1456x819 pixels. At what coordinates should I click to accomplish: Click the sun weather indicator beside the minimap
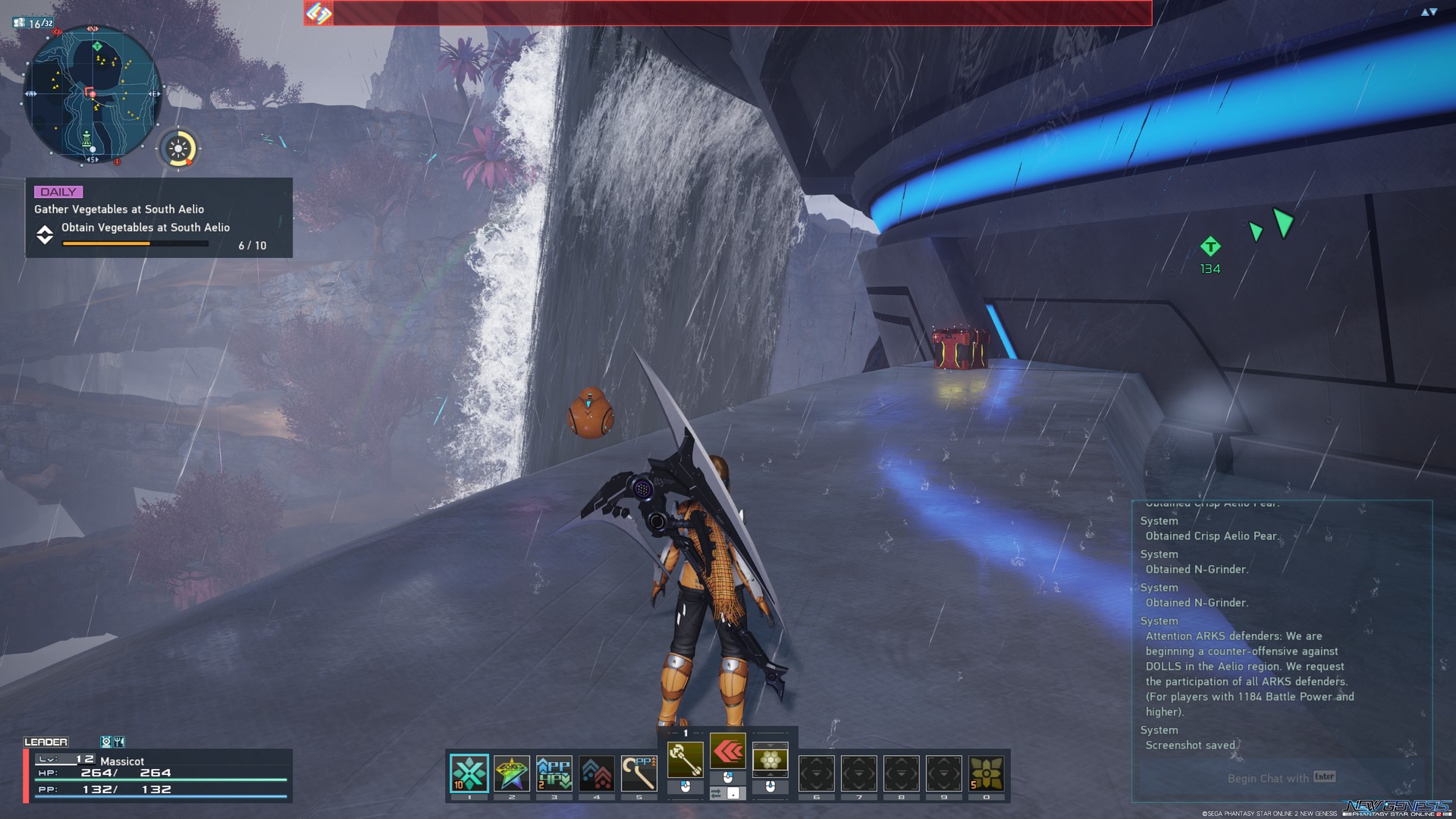pos(177,149)
